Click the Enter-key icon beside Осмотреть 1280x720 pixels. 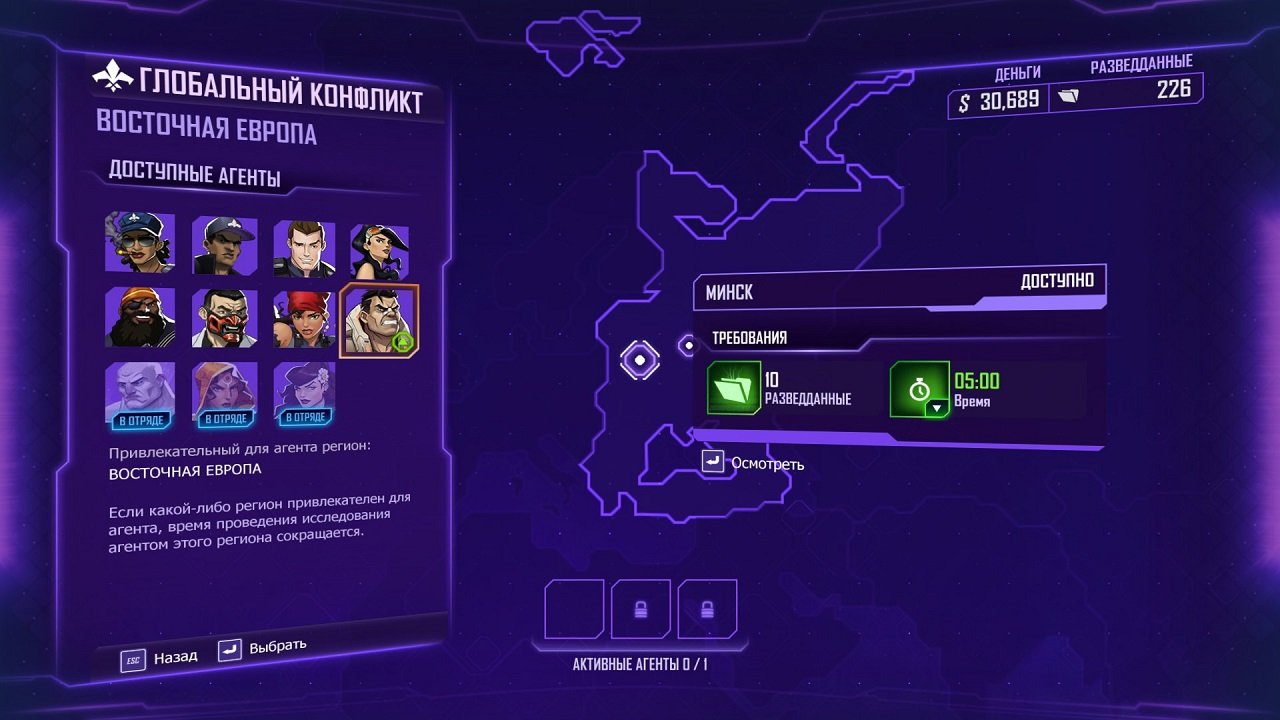(x=715, y=462)
